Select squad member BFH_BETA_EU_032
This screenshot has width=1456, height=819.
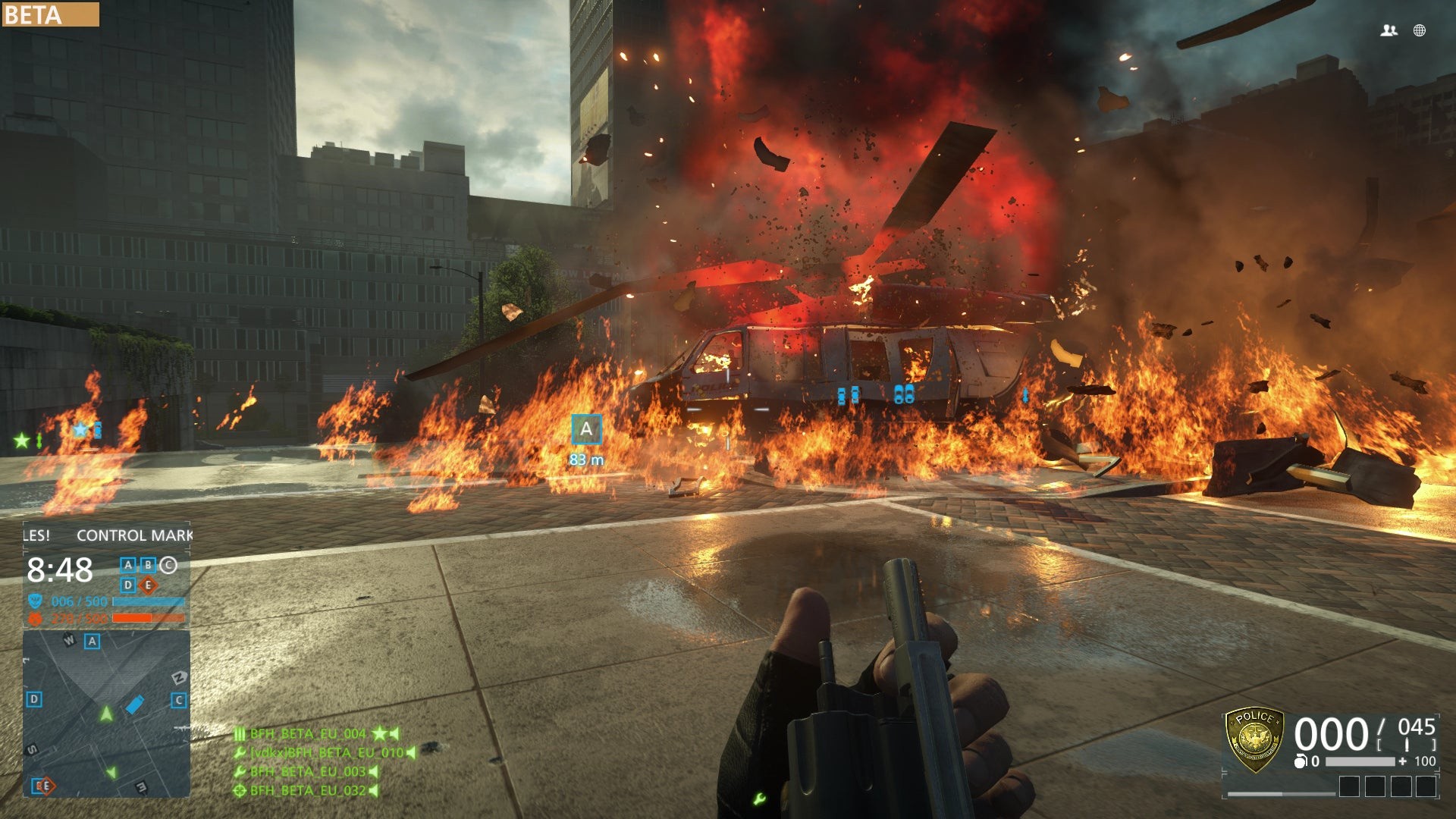(x=308, y=790)
